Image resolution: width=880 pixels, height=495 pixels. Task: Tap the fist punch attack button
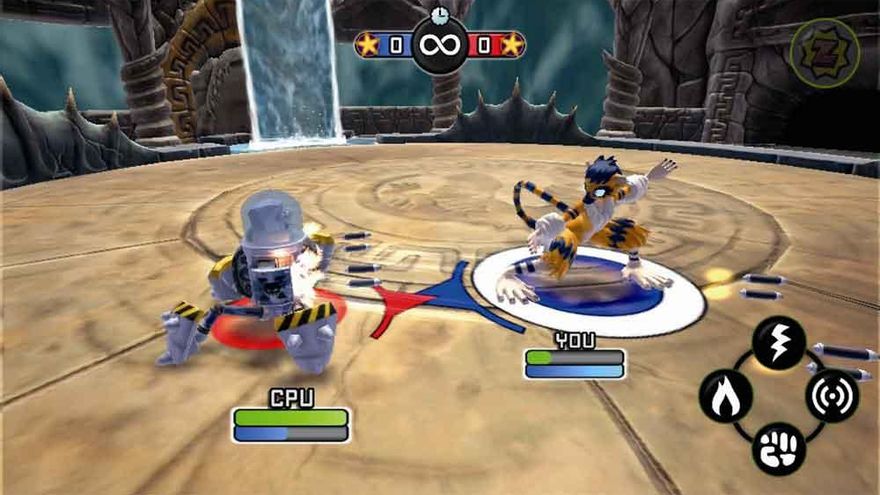778,447
